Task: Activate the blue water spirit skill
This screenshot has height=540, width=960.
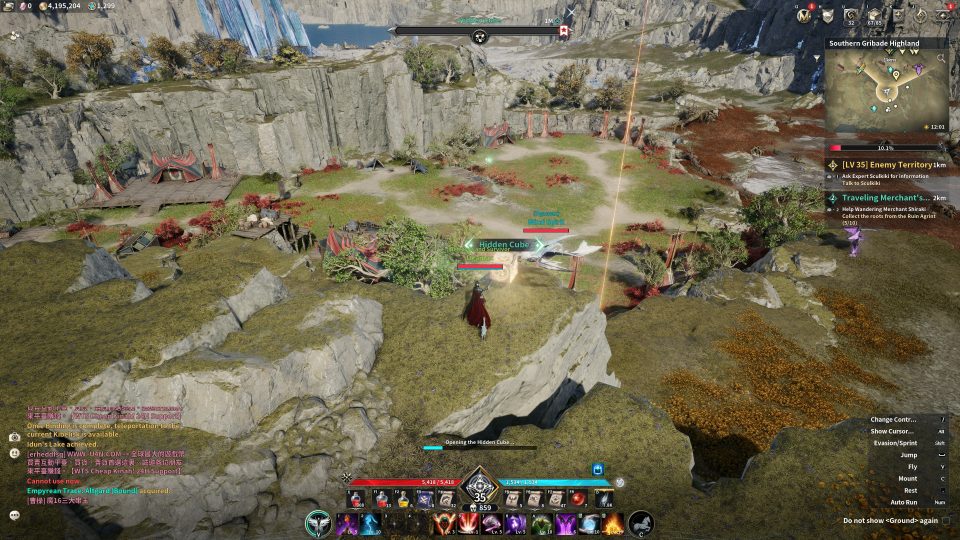Action: (371, 523)
